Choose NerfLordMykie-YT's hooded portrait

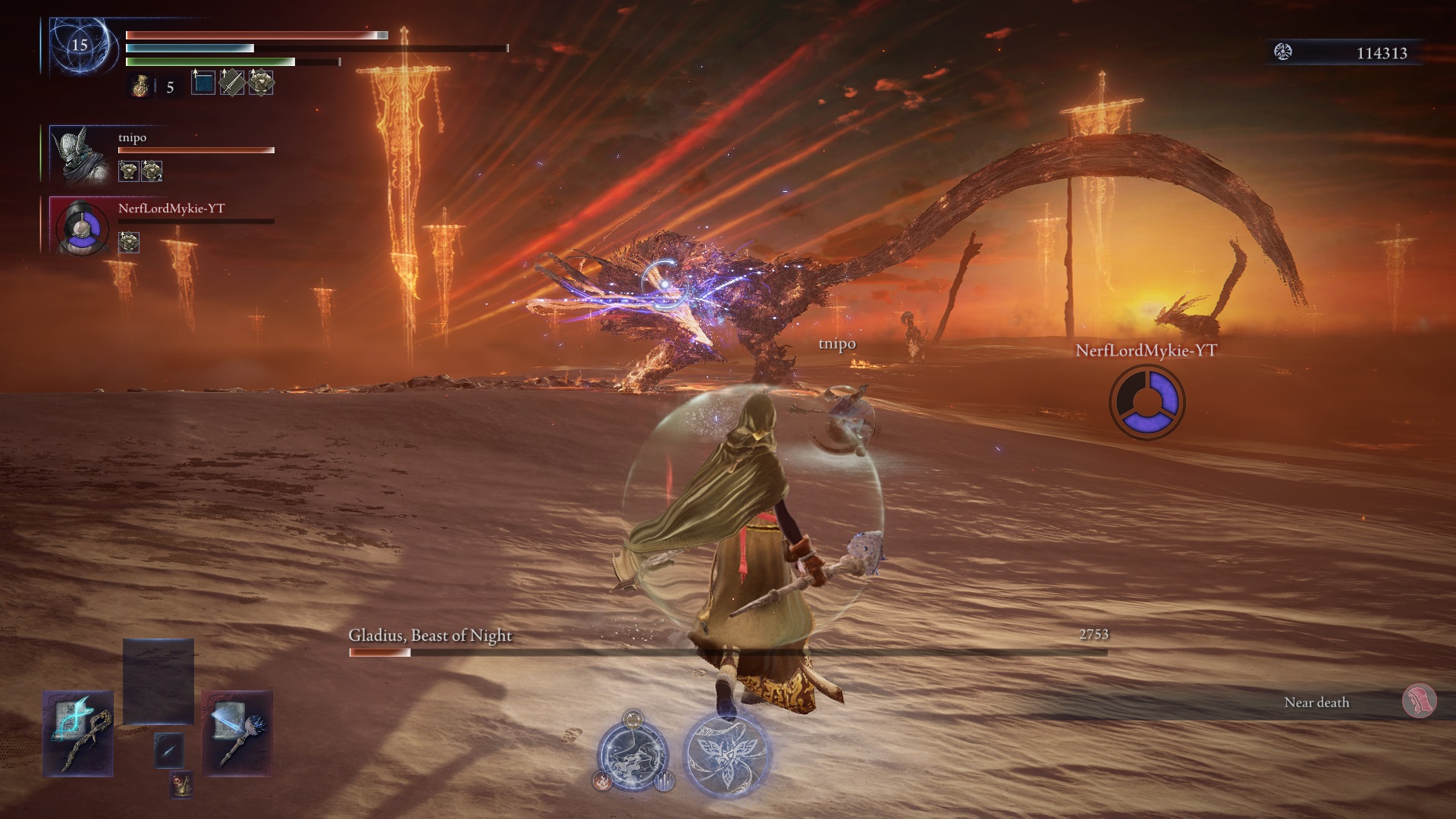(82, 226)
